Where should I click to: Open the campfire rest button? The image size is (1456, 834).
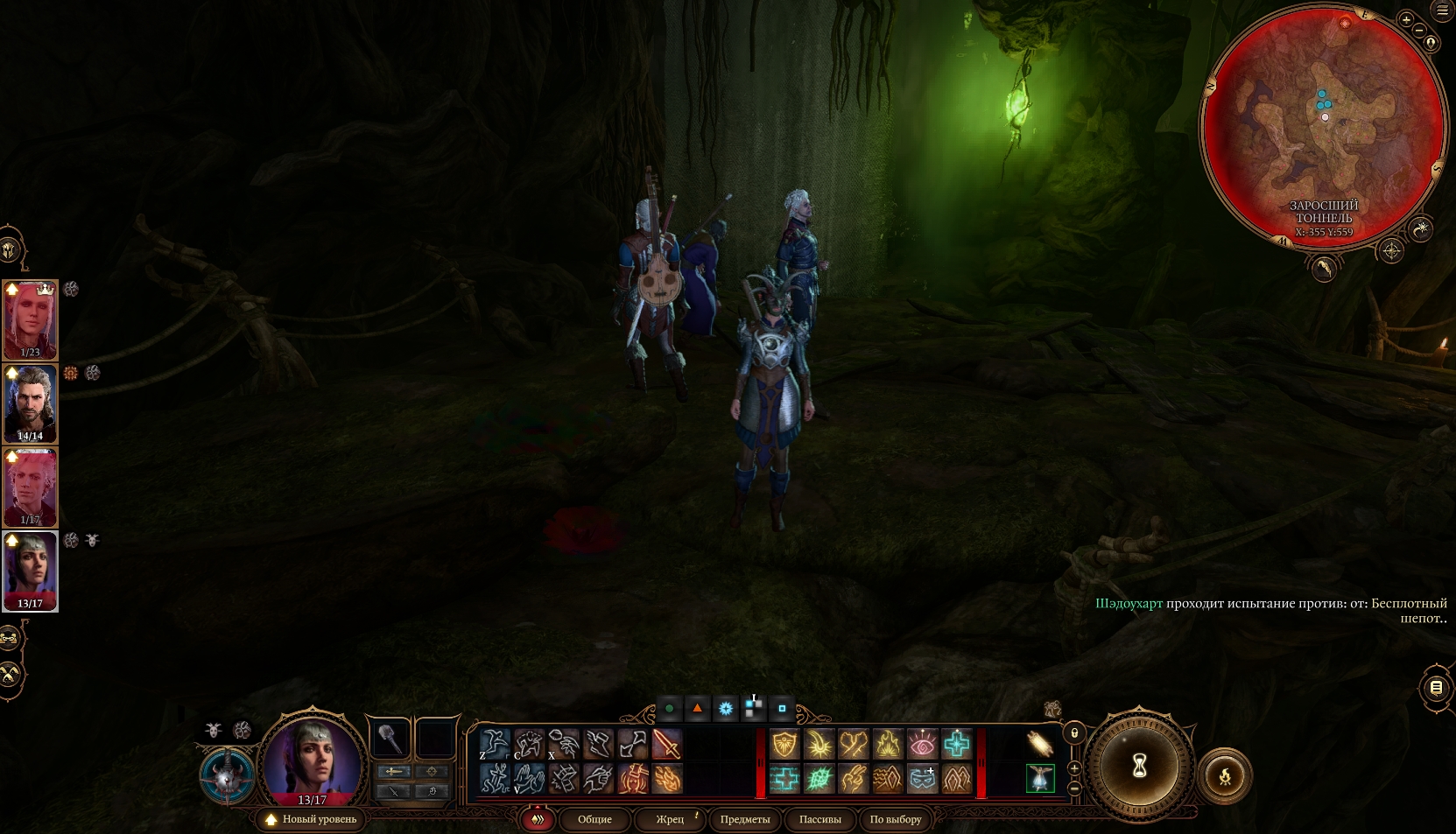point(1225,775)
